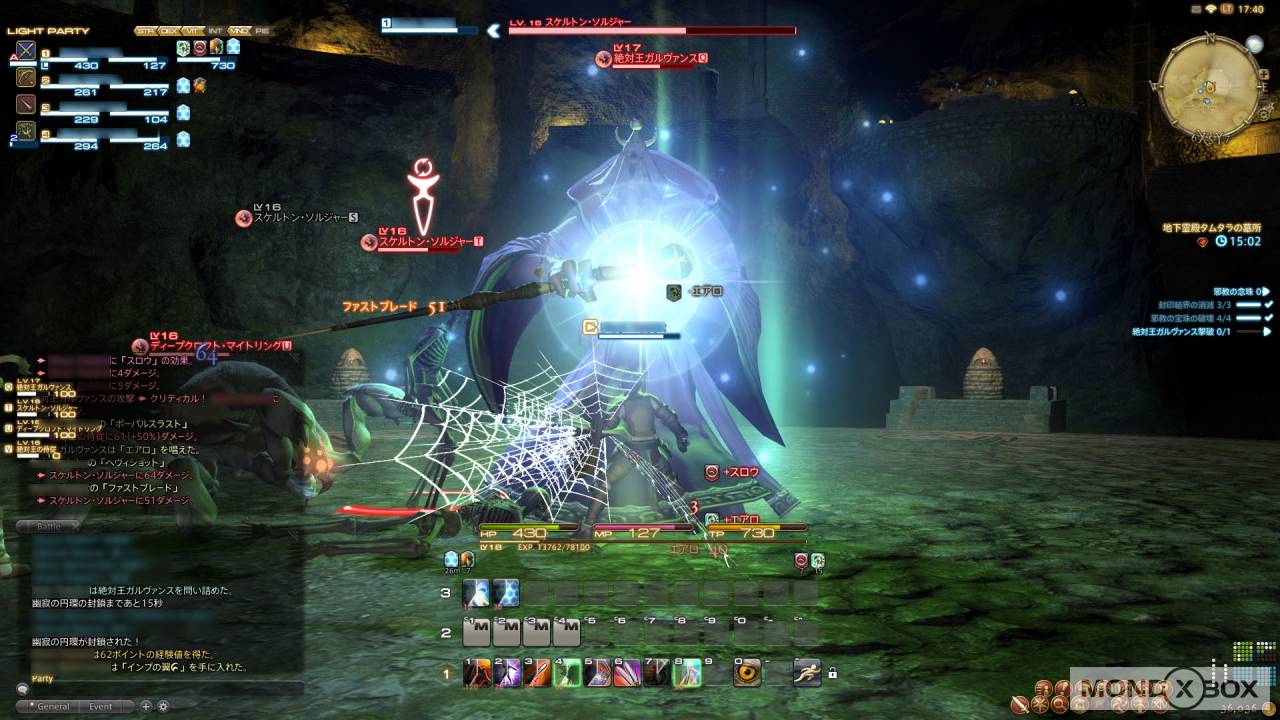This screenshot has height=720, width=1280.
Task: Use the pink feather skill in slot 6
Action: [x=627, y=673]
